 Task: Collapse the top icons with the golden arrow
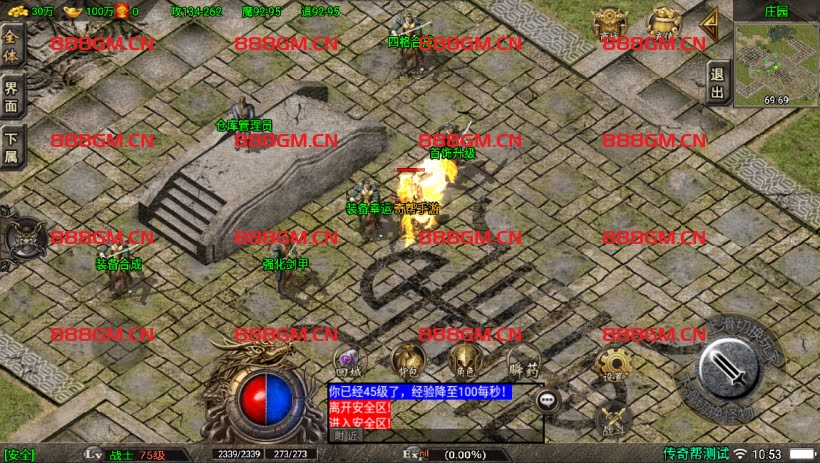[x=711, y=22]
